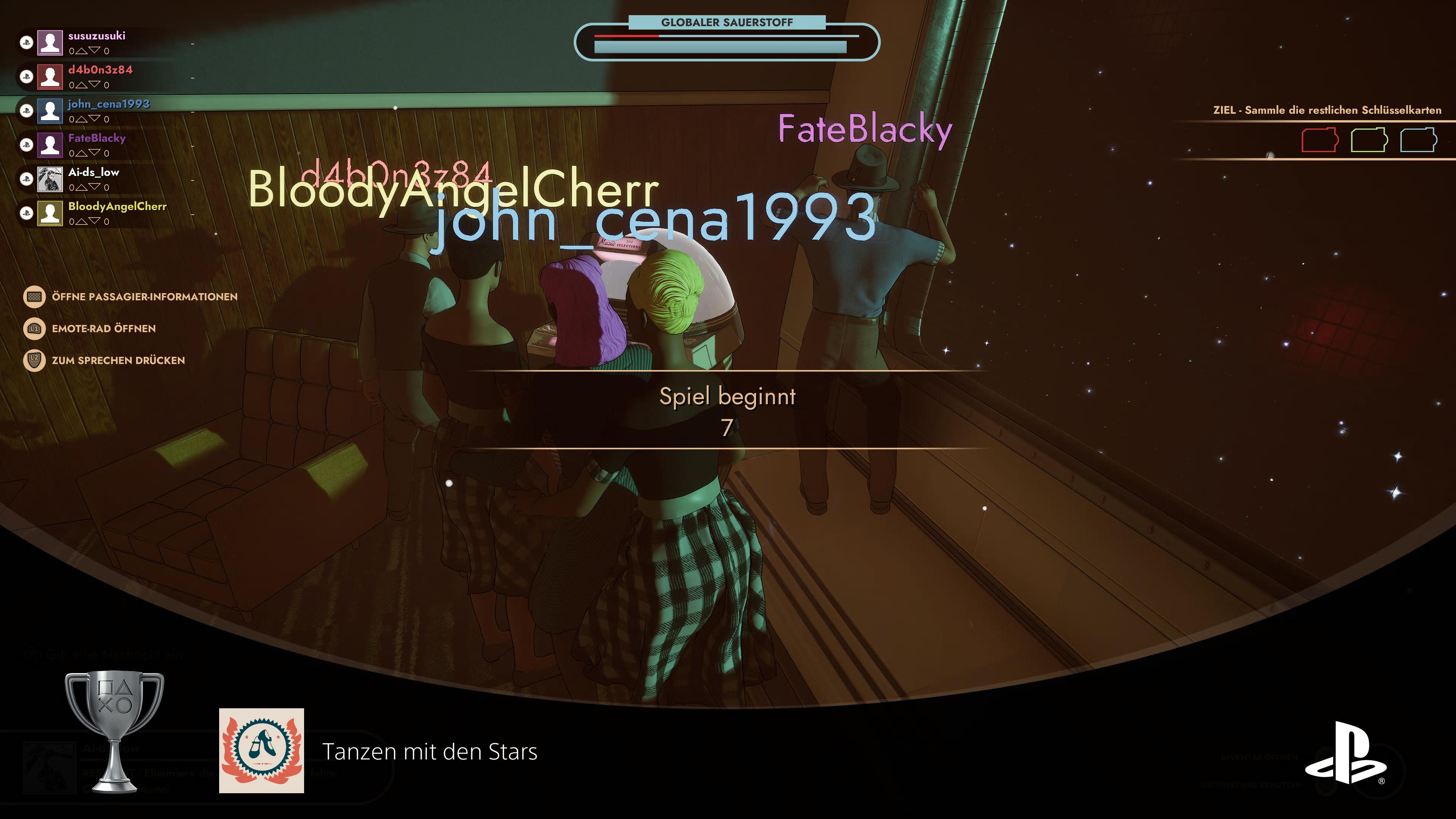The image size is (1456, 819).
Task: Click the Spiel beginnt countdown text
Action: coord(728,396)
